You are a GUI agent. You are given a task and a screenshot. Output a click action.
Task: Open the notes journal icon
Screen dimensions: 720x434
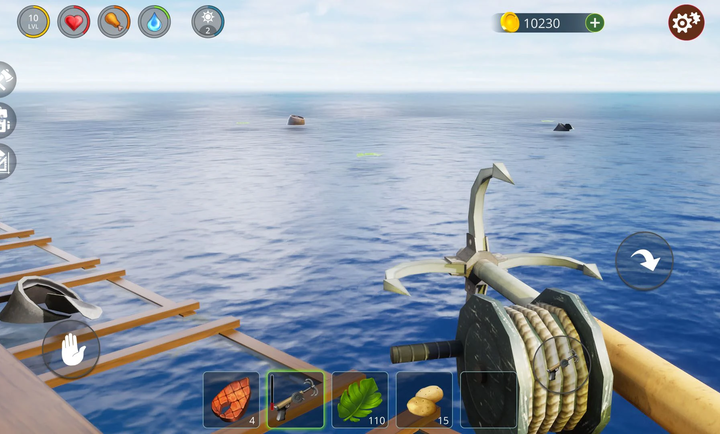click(x=5, y=162)
